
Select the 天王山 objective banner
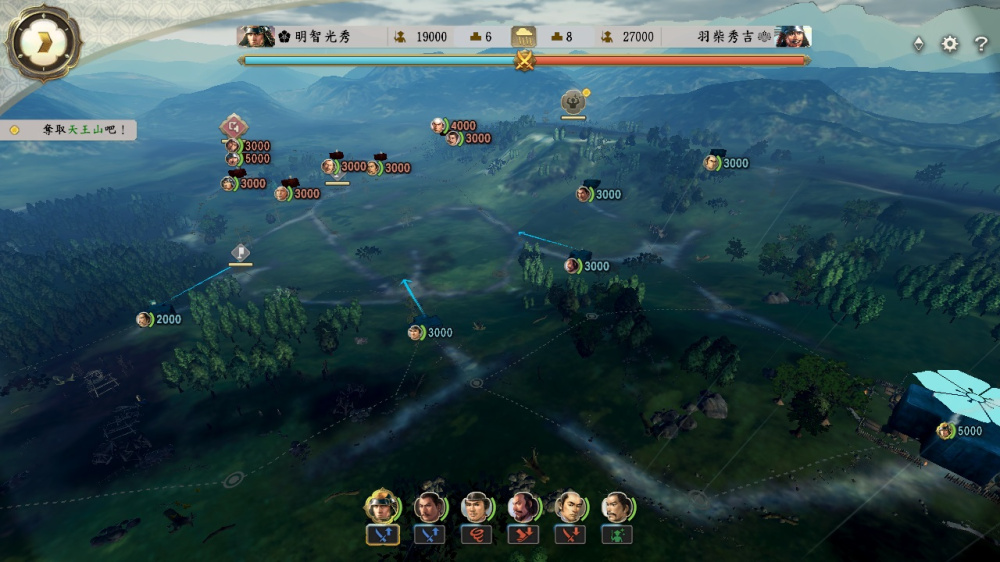pos(68,130)
